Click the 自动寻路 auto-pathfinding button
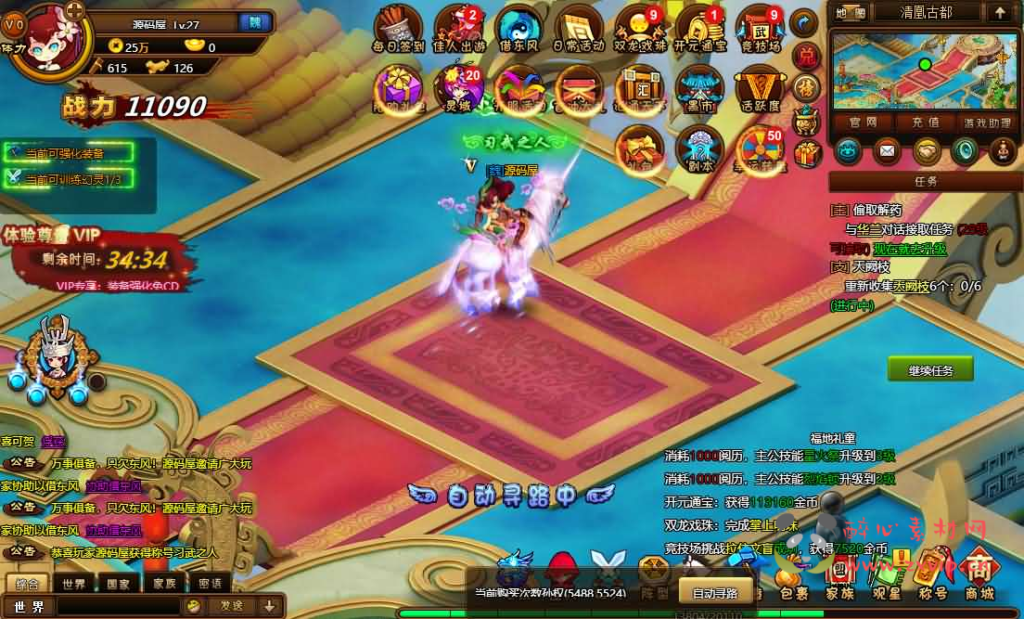Image resolution: width=1024 pixels, height=619 pixels. (715, 593)
